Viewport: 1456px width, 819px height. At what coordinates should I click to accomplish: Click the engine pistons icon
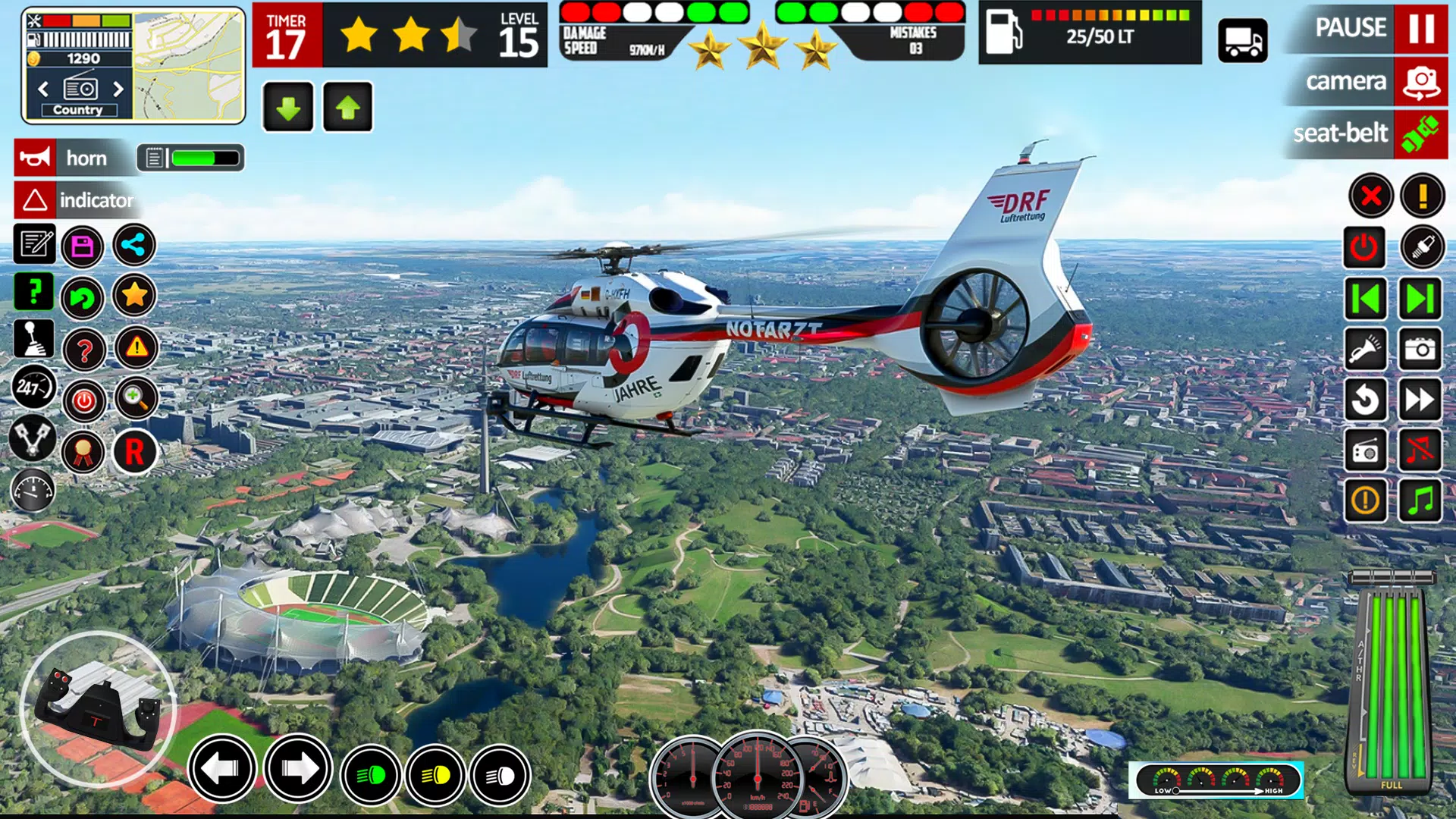[32, 440]
